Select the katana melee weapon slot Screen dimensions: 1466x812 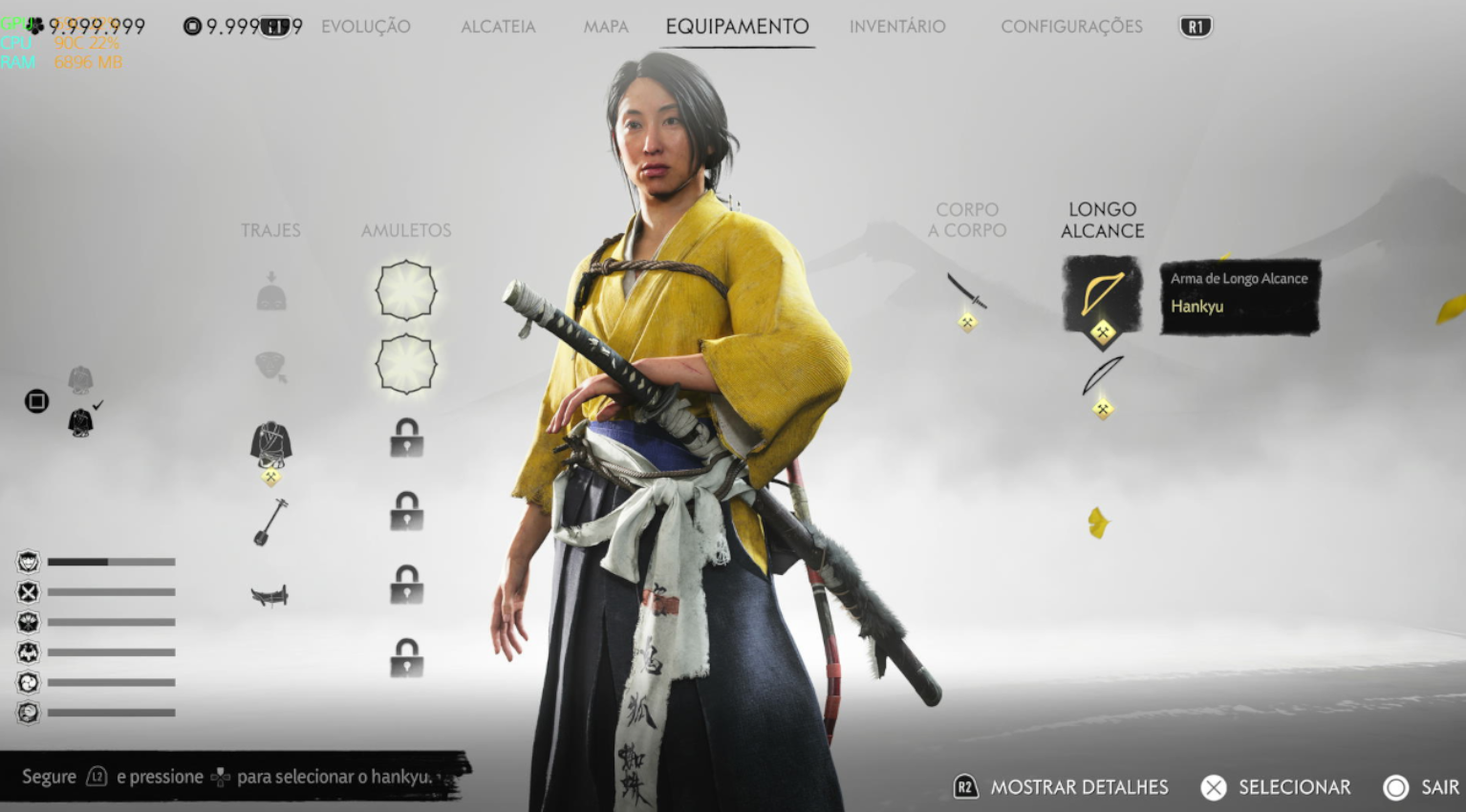coord(966,291)
